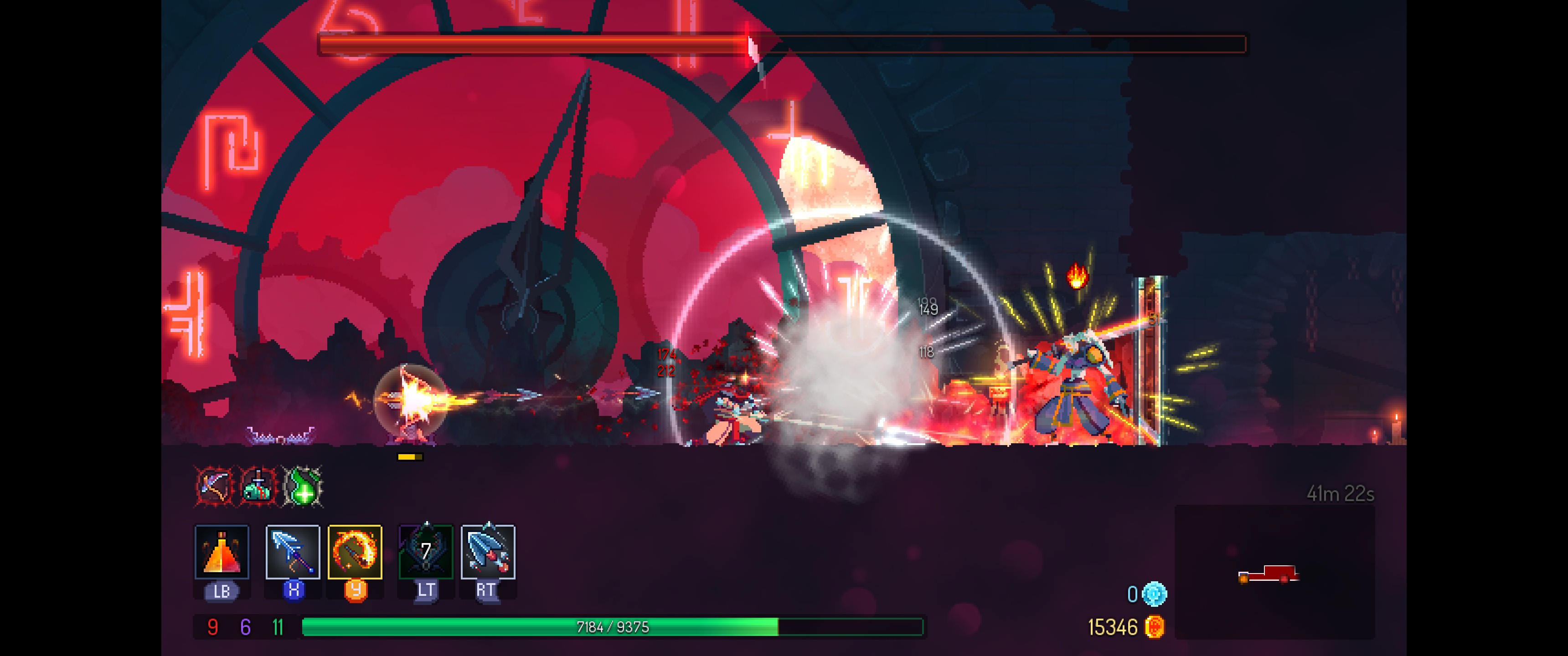1568x656 pixels.
Task: Select the flaming ring weapon slot
Action: (355, 551)
